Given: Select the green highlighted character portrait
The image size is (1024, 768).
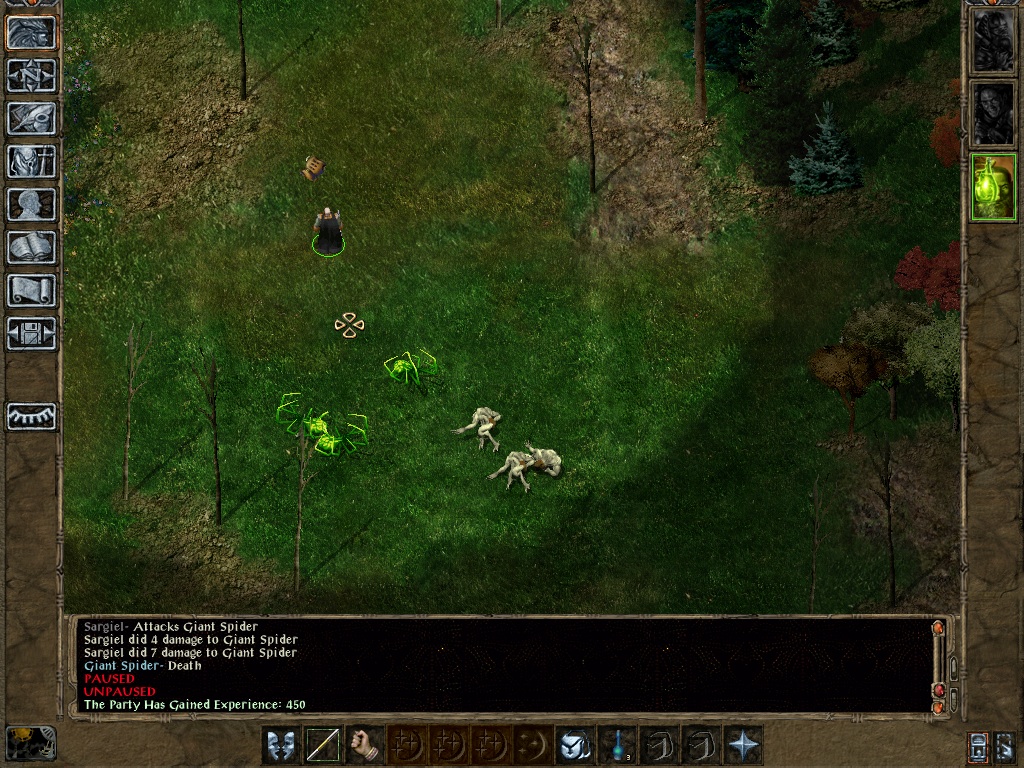Looking at the screenshot, I should pos(993,187).
